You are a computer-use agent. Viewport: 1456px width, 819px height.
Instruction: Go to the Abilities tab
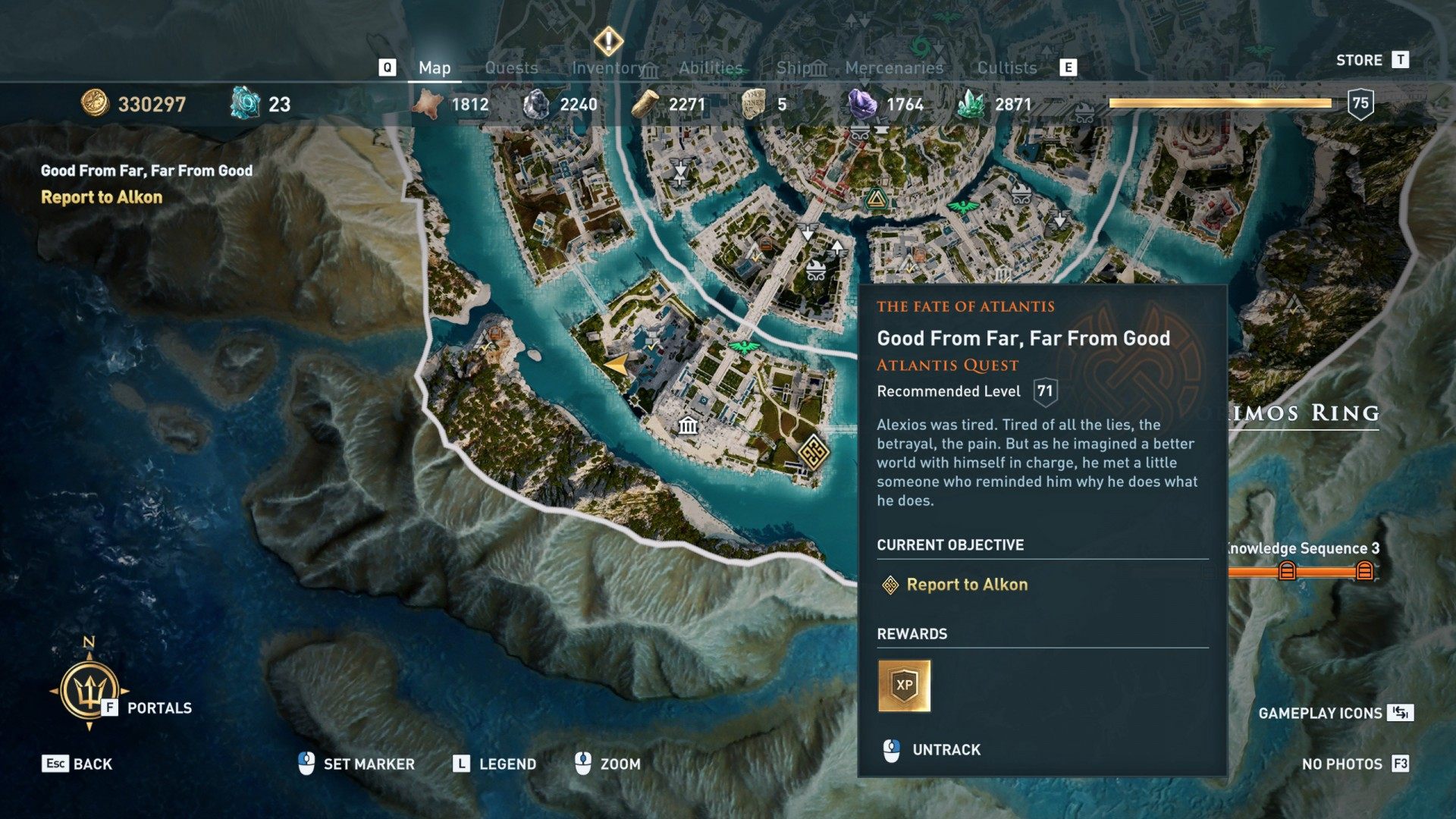(x=711, y=67)
